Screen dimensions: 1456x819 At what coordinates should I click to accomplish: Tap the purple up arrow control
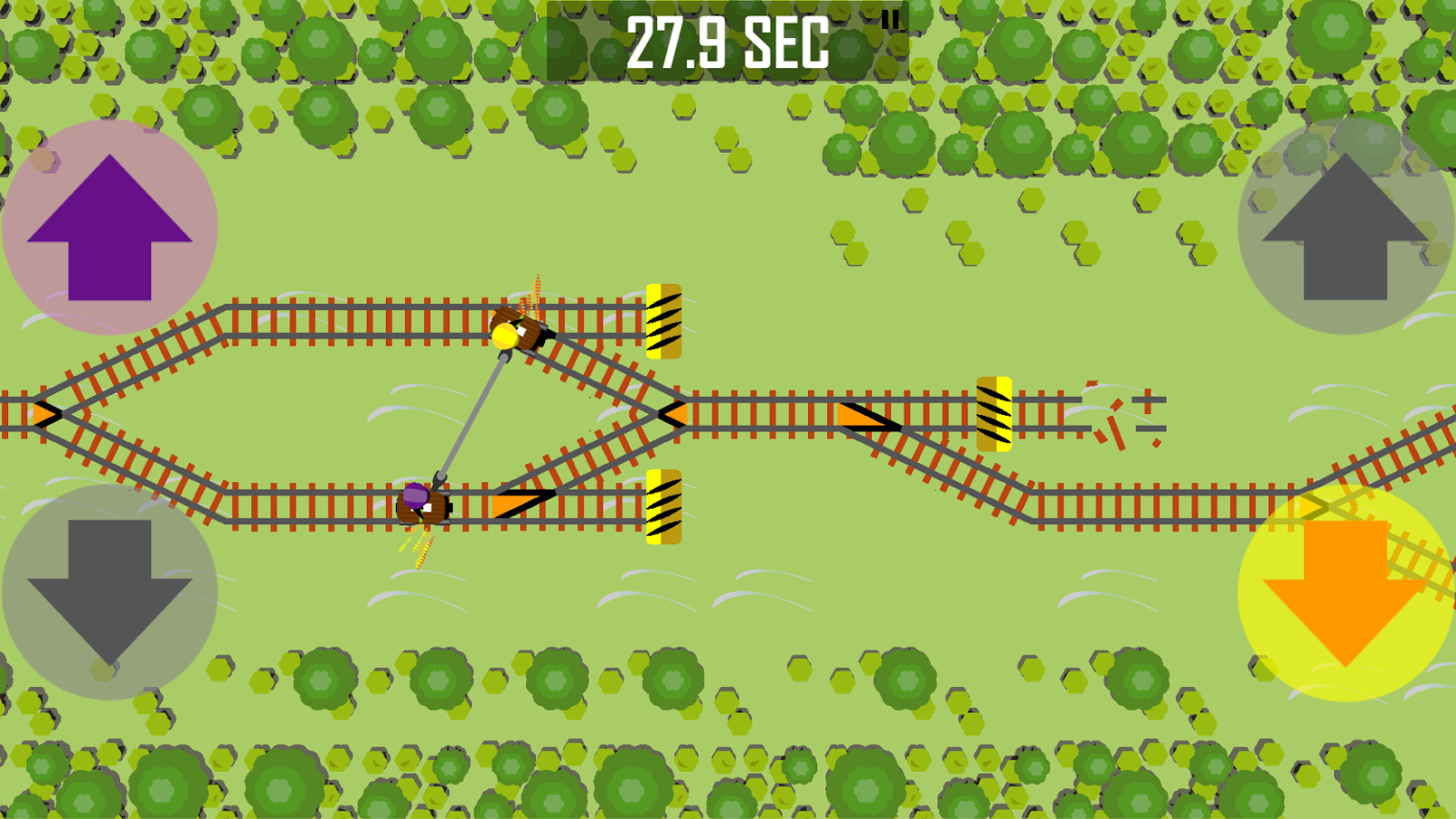[x=109, y=226]
